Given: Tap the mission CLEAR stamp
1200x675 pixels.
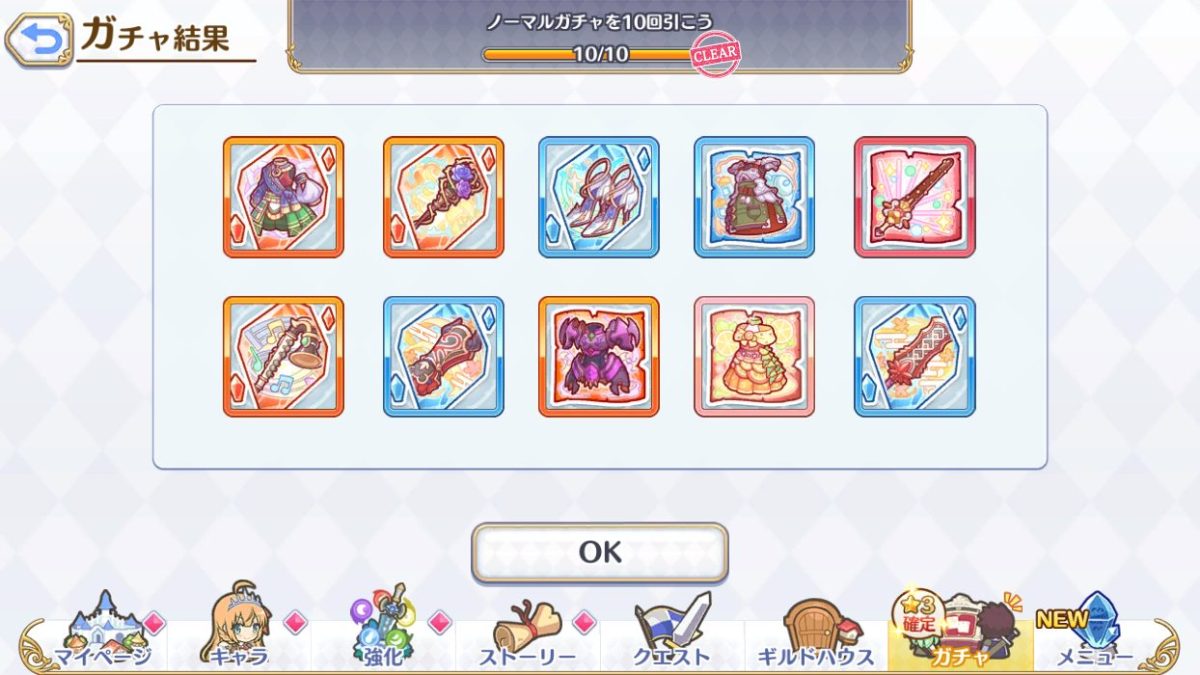Looking at the screenshot, I should pyautogui.click(x=716, y=54).
